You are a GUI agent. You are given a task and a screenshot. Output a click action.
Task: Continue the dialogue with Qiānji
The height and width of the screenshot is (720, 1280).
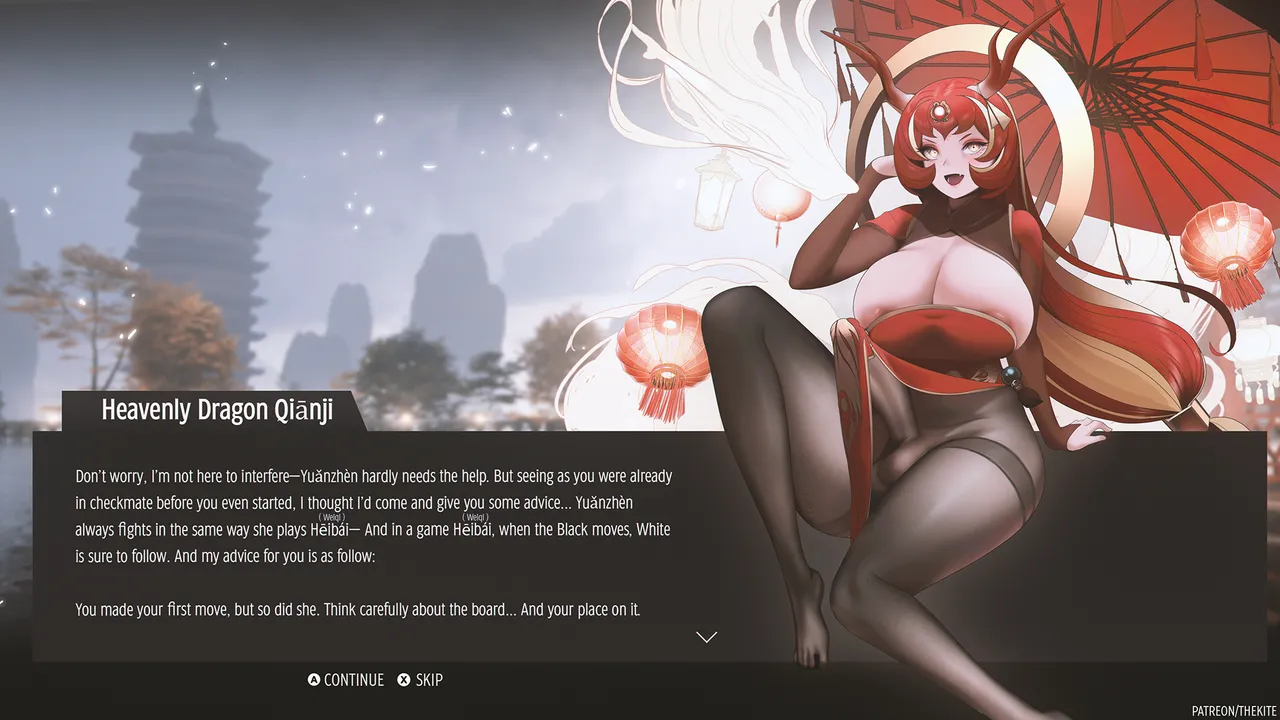[x=346, y=680]
